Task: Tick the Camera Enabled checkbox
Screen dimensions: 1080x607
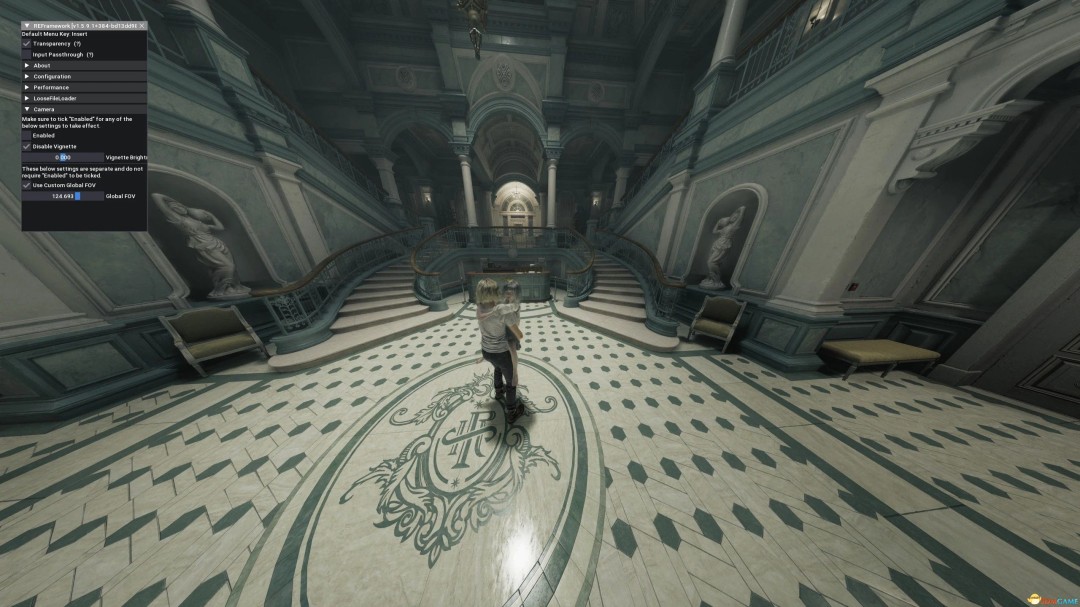Action: [27, 136]
